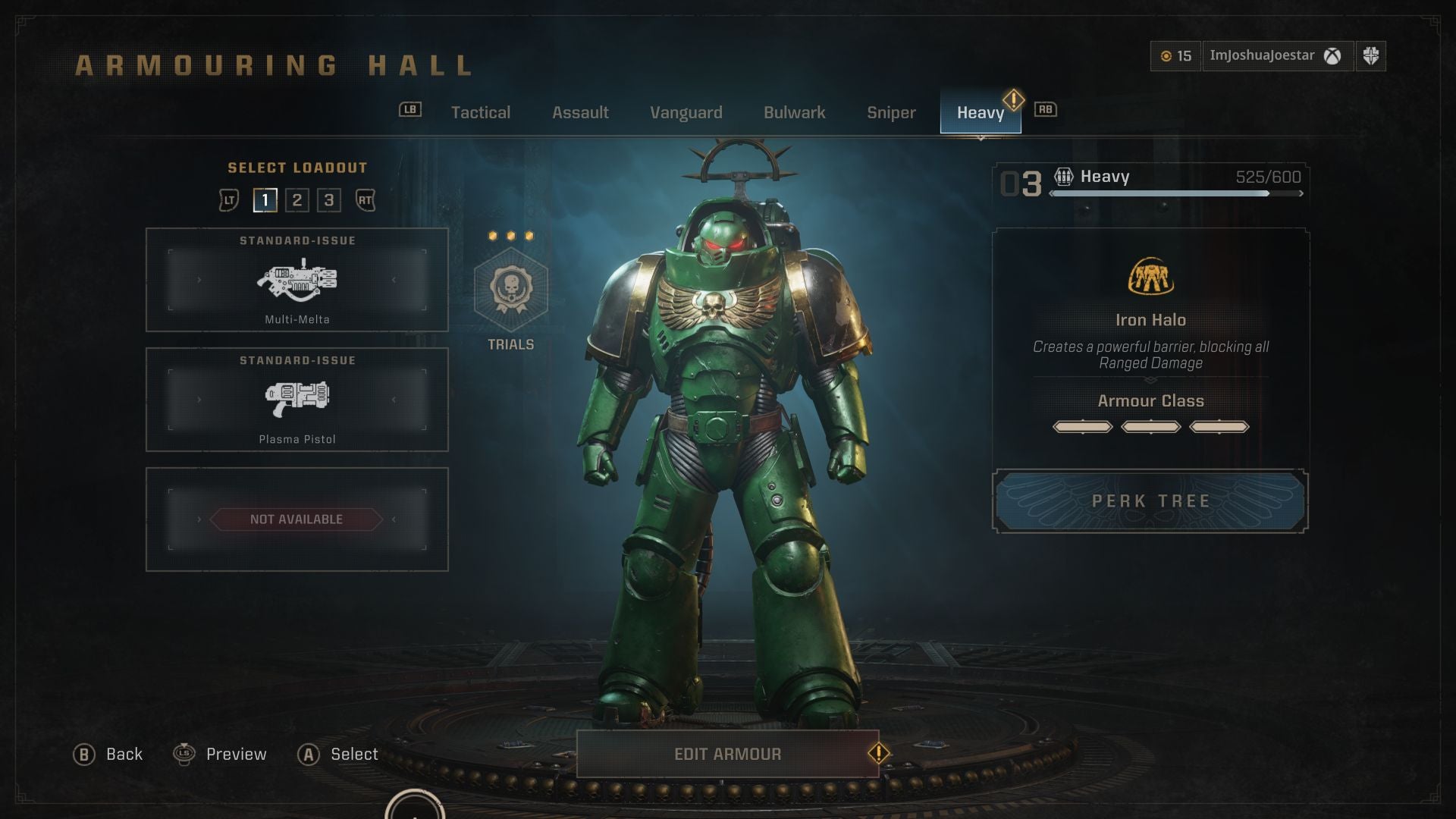This screenshot has width=1456, height=819.
Task: Open the Trials skull medal icon
Action: coord(510,290)
